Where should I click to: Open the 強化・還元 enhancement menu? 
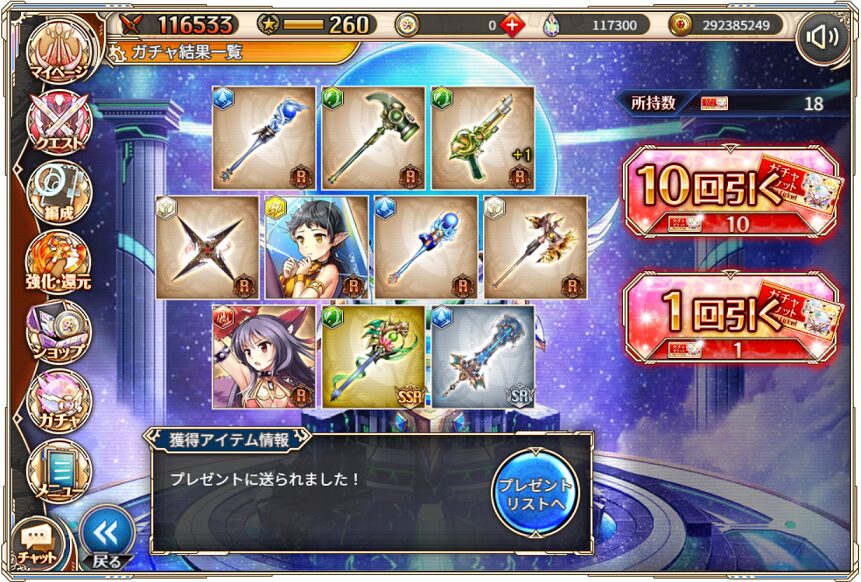point(58,262)
